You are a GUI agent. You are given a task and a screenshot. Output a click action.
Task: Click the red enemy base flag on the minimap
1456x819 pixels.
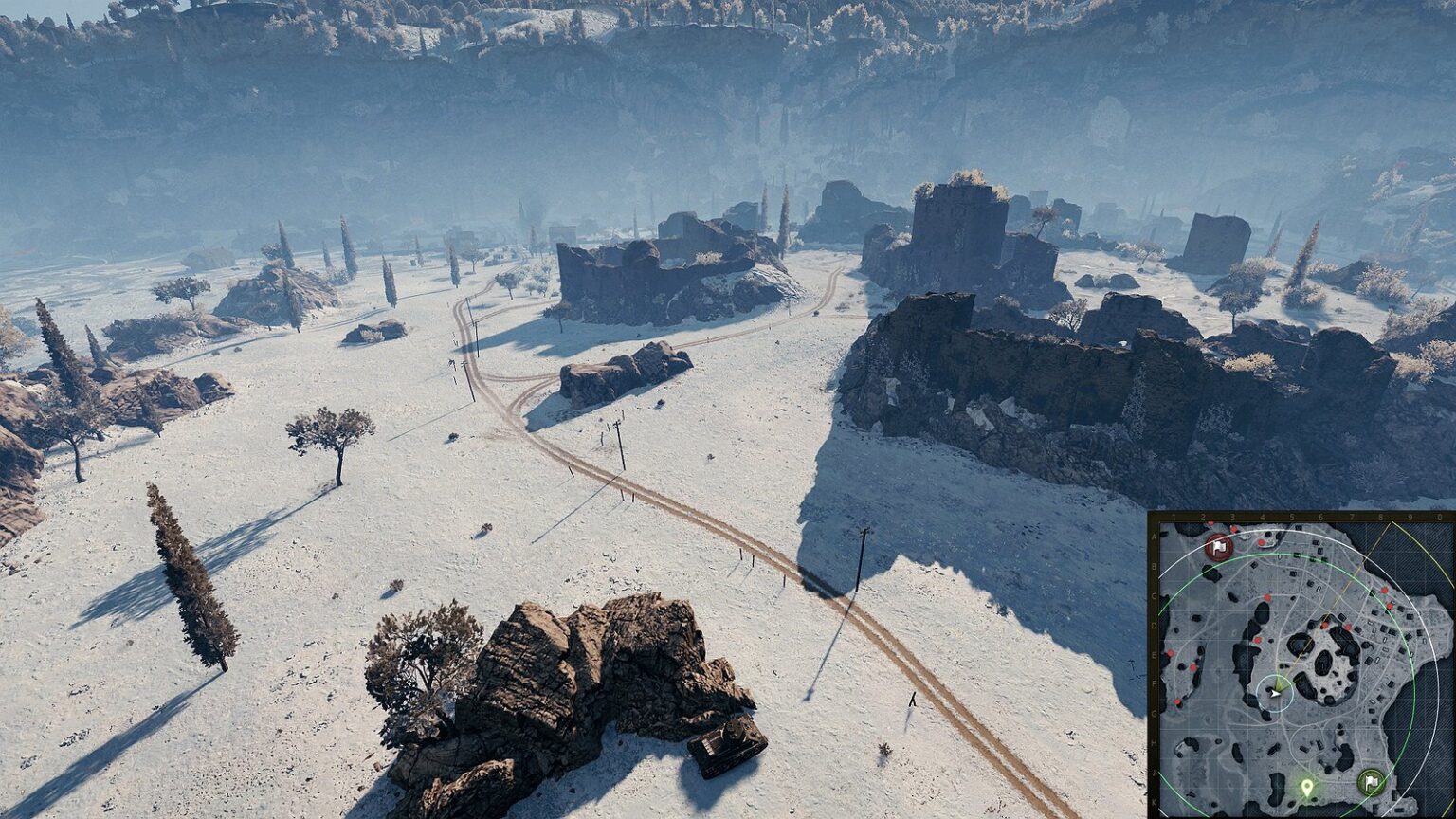click(1218, 548)
